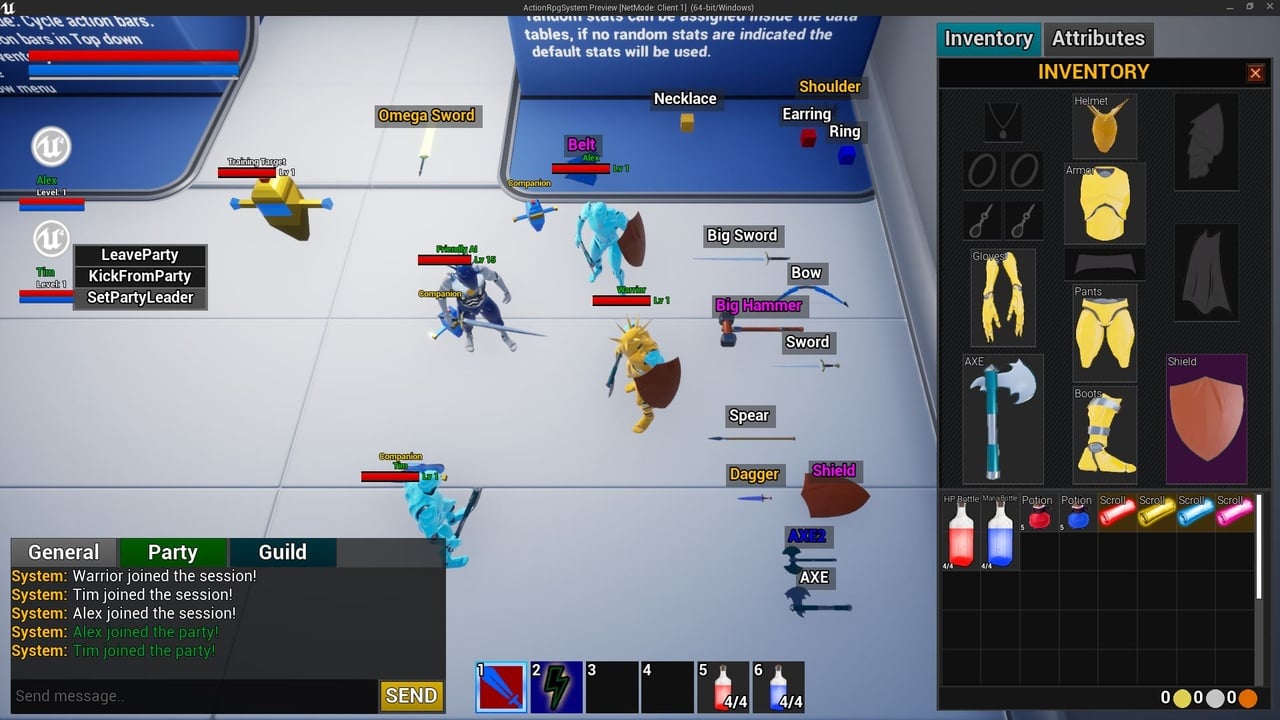Select the HP Bottle in inventory
Image resolution: width=1280 pixels, height=720 pixels.
[x=960, y=532]
